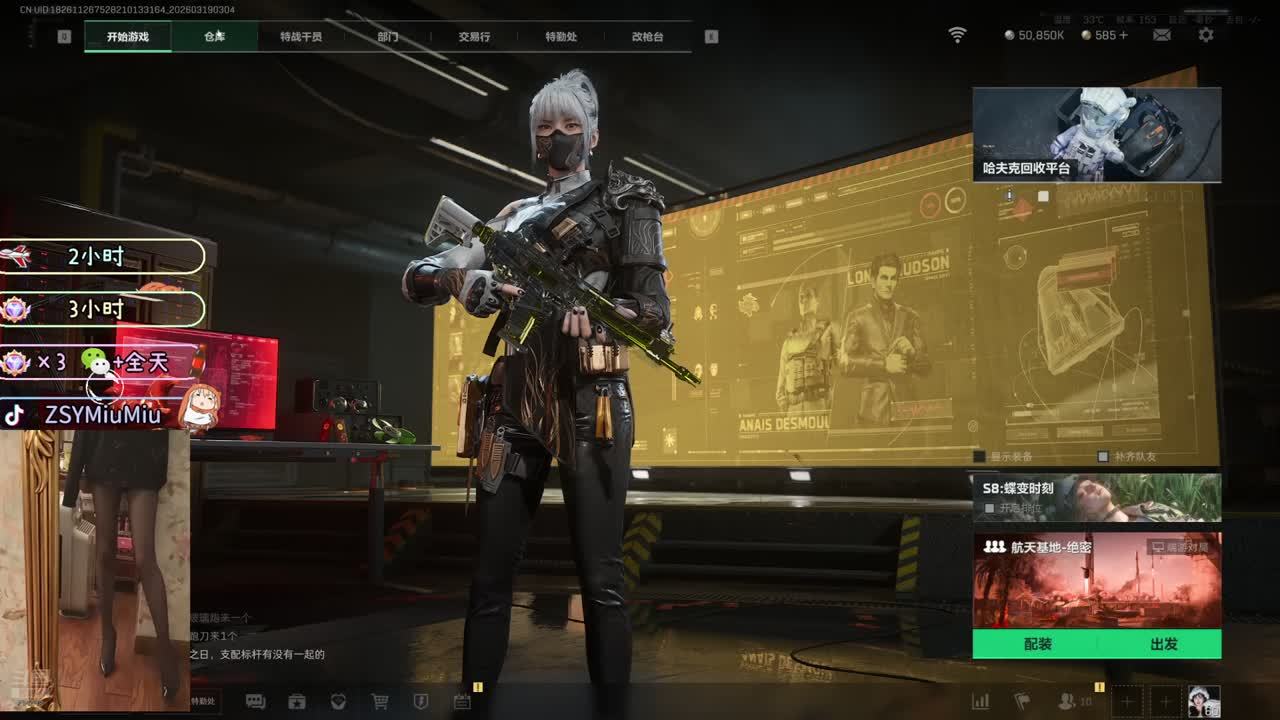Open the friends list icon
Screen dimensions: 1280x720
coord(1068,702)
